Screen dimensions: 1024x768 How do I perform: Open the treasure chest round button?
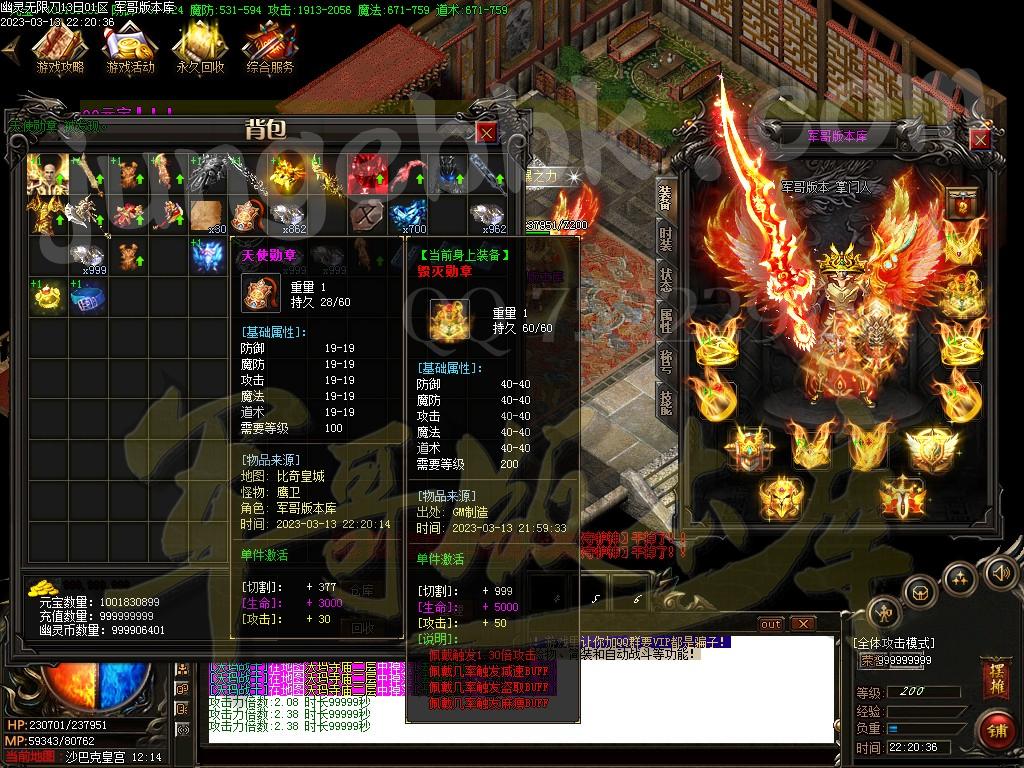point(920,592)
